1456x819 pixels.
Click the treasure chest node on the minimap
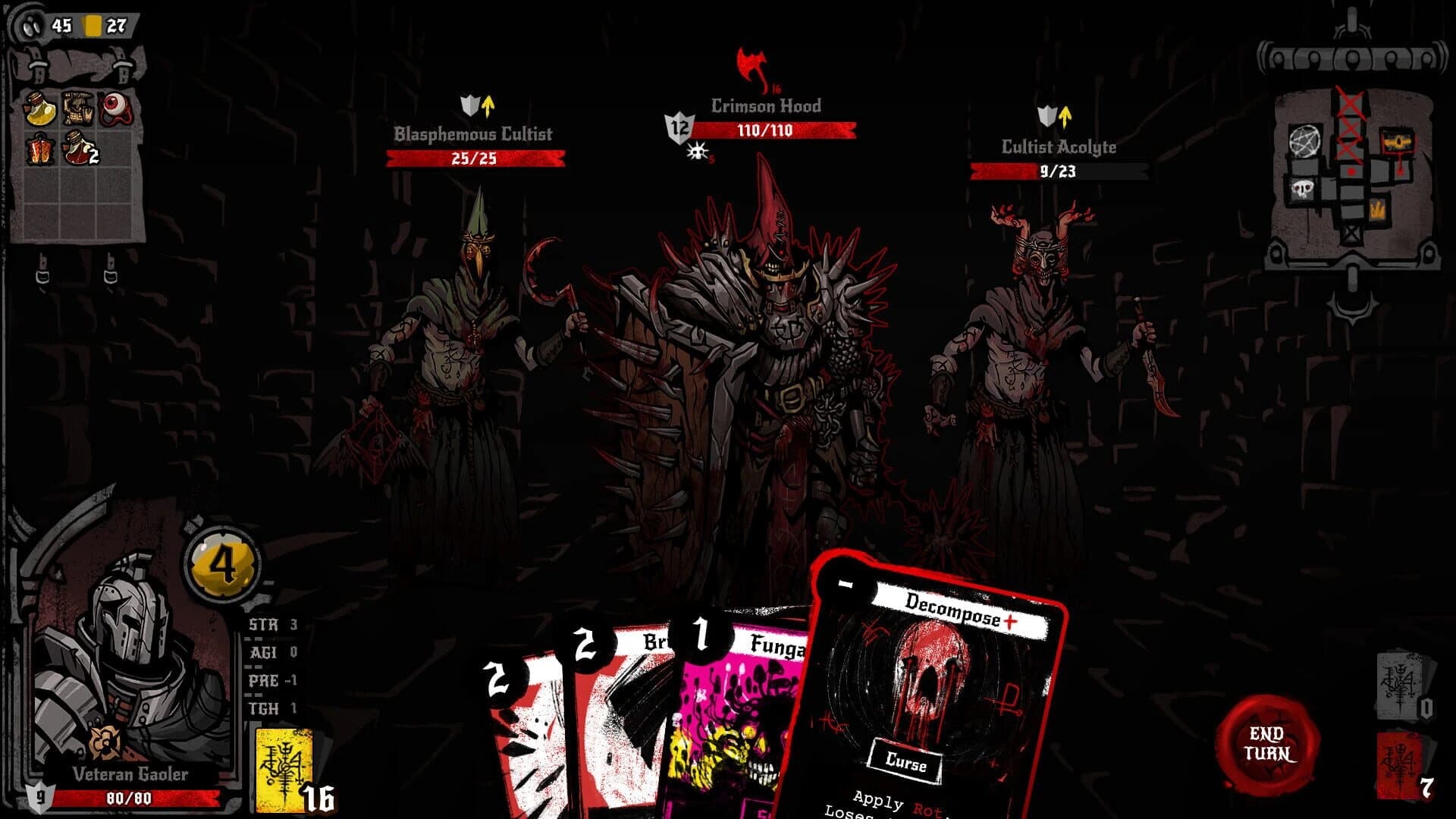point(1398,142)
